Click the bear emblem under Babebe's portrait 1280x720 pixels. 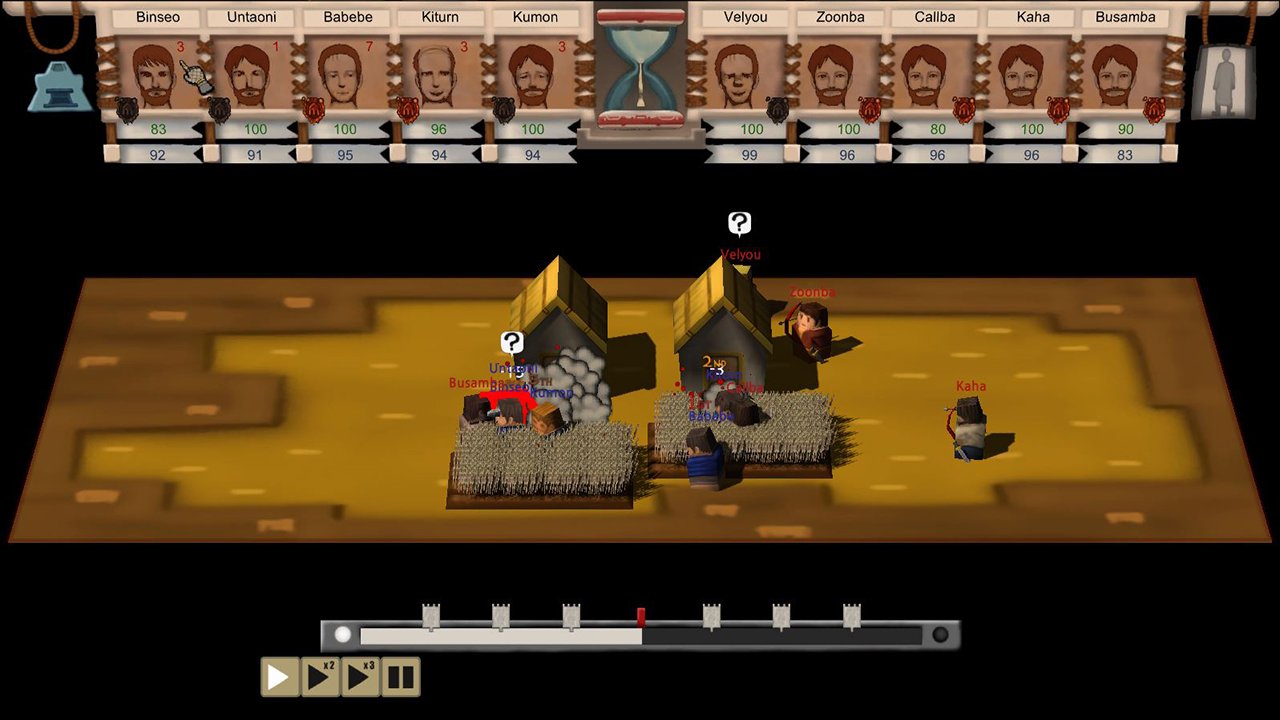(312, 107)
